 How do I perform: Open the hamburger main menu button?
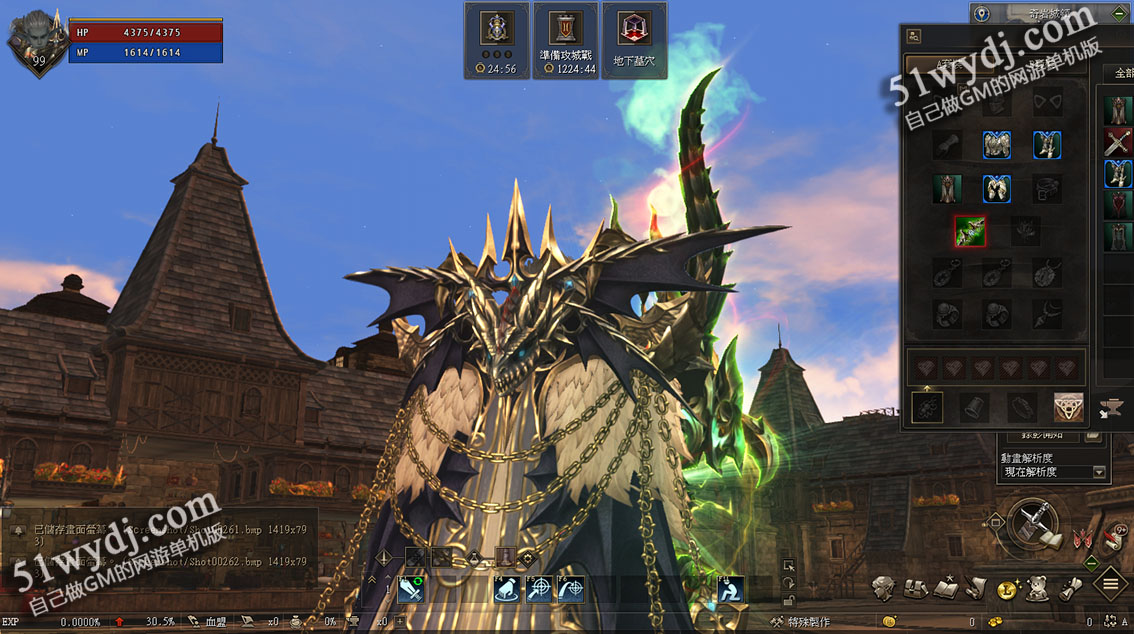tap(1110, 583)
